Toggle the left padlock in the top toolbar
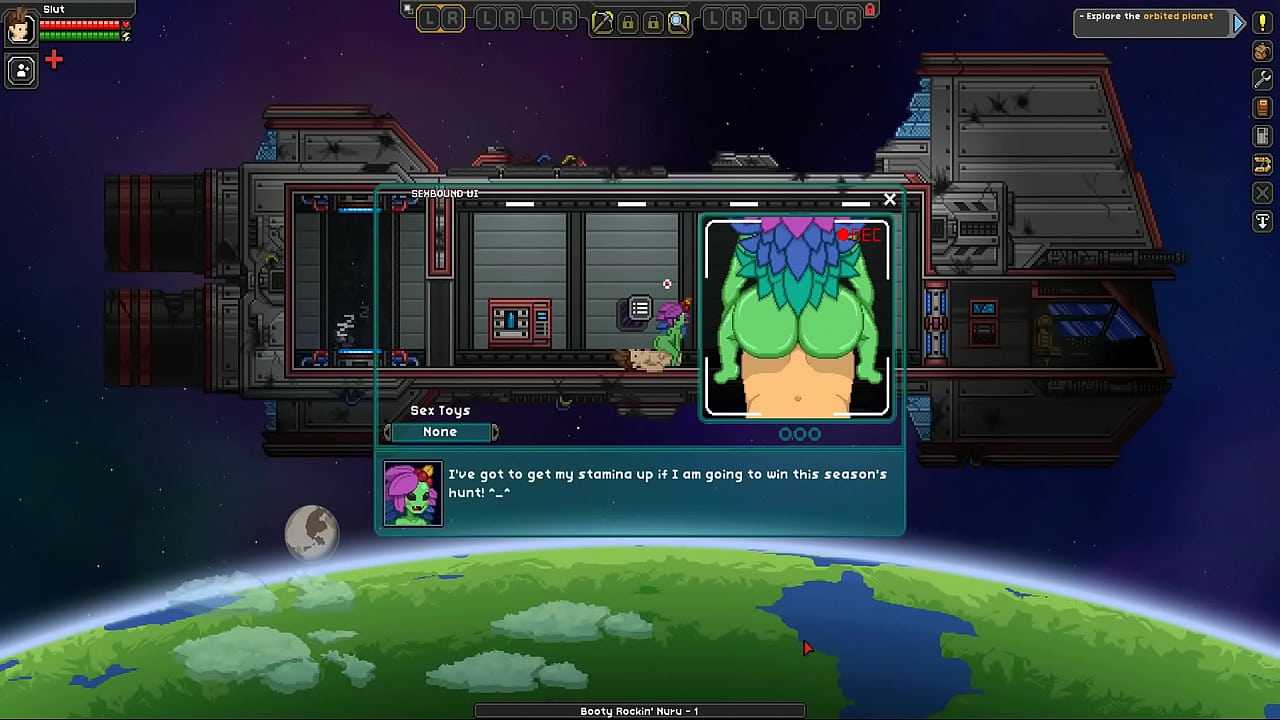 point(628,23)
